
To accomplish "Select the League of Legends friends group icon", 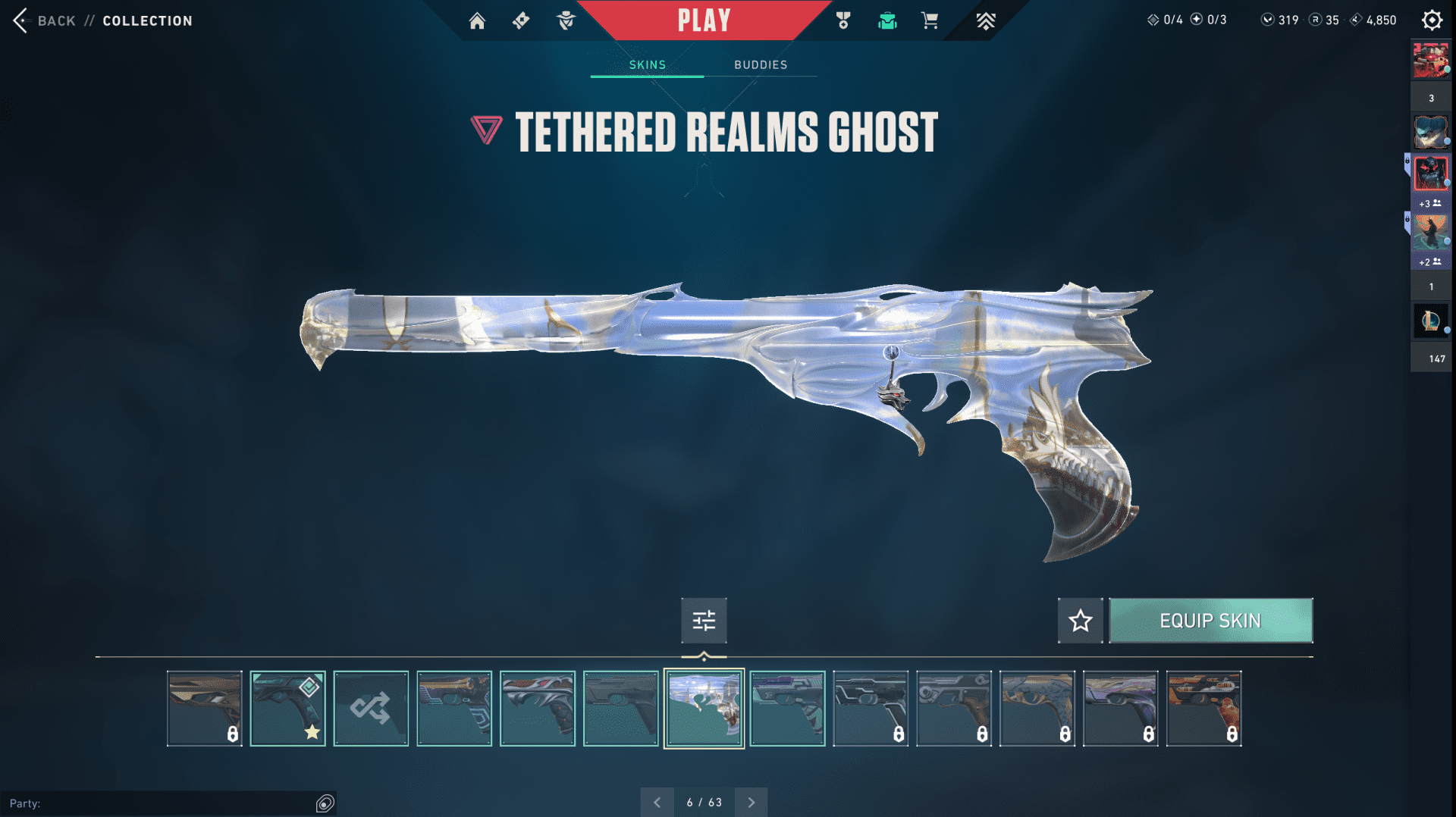I will tap(1430, 321).
